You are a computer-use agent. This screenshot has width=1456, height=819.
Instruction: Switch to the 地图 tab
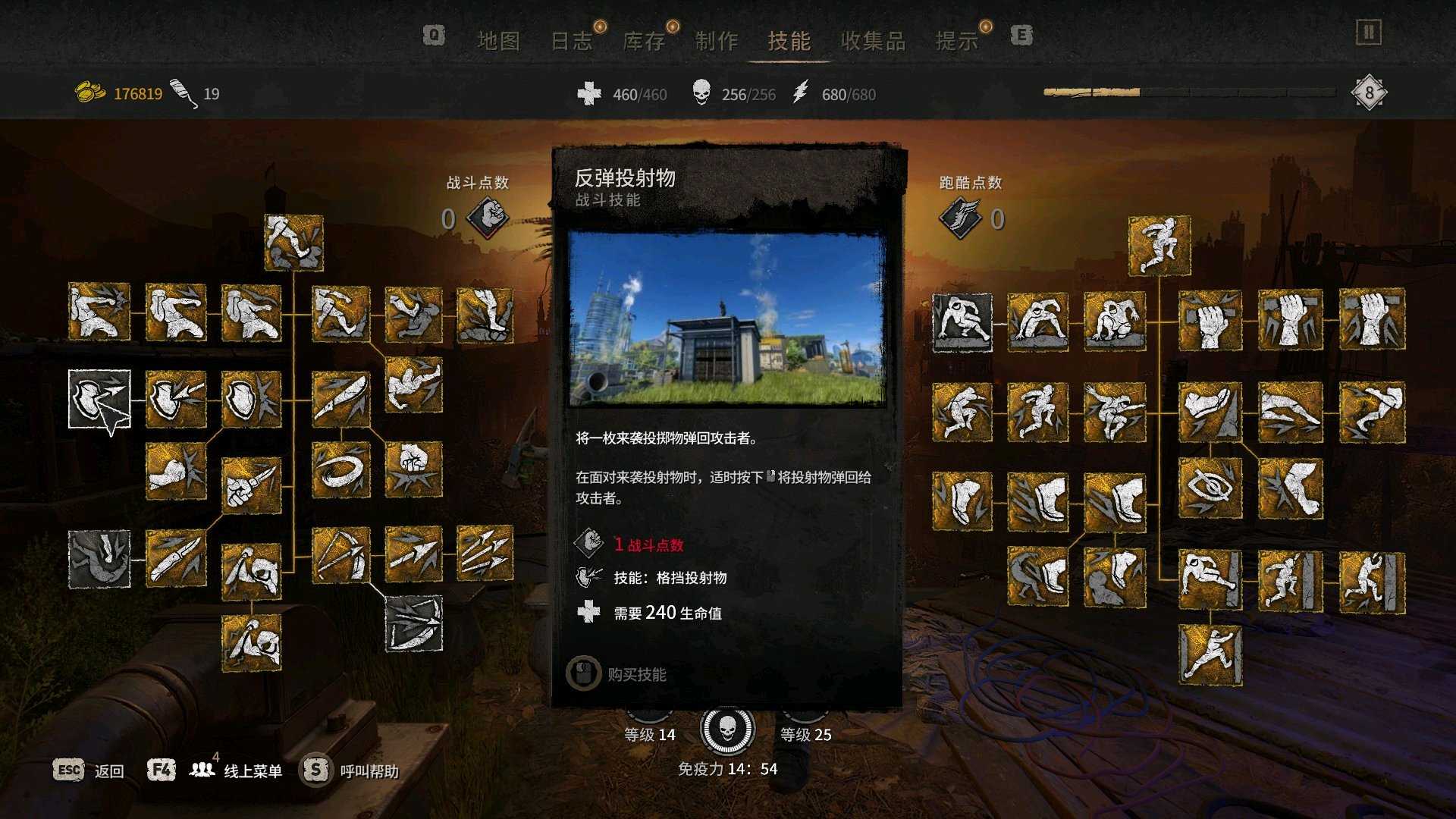tap(500, 42)
